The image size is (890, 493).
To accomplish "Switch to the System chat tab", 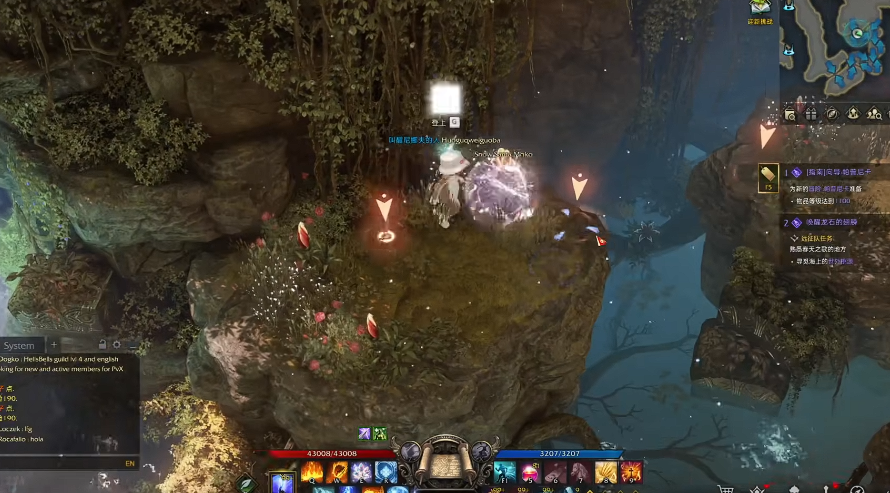I will click(19, 346).
